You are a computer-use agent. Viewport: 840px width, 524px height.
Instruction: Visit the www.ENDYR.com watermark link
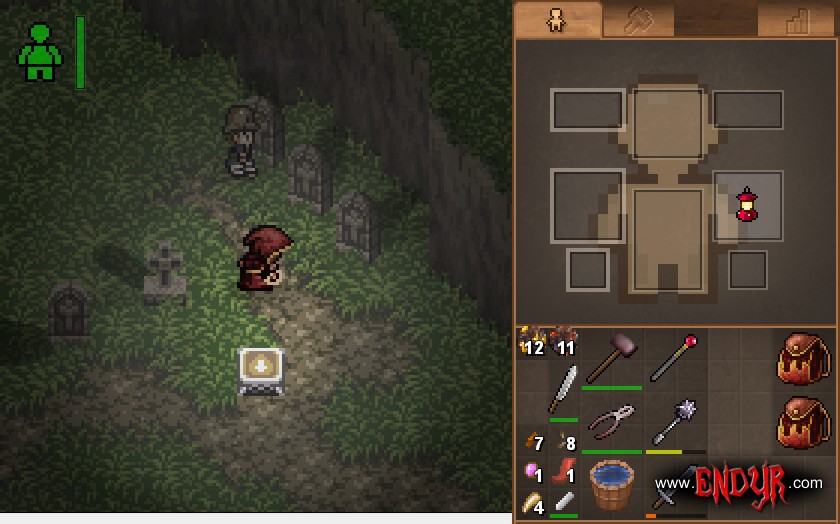[738, 484]
